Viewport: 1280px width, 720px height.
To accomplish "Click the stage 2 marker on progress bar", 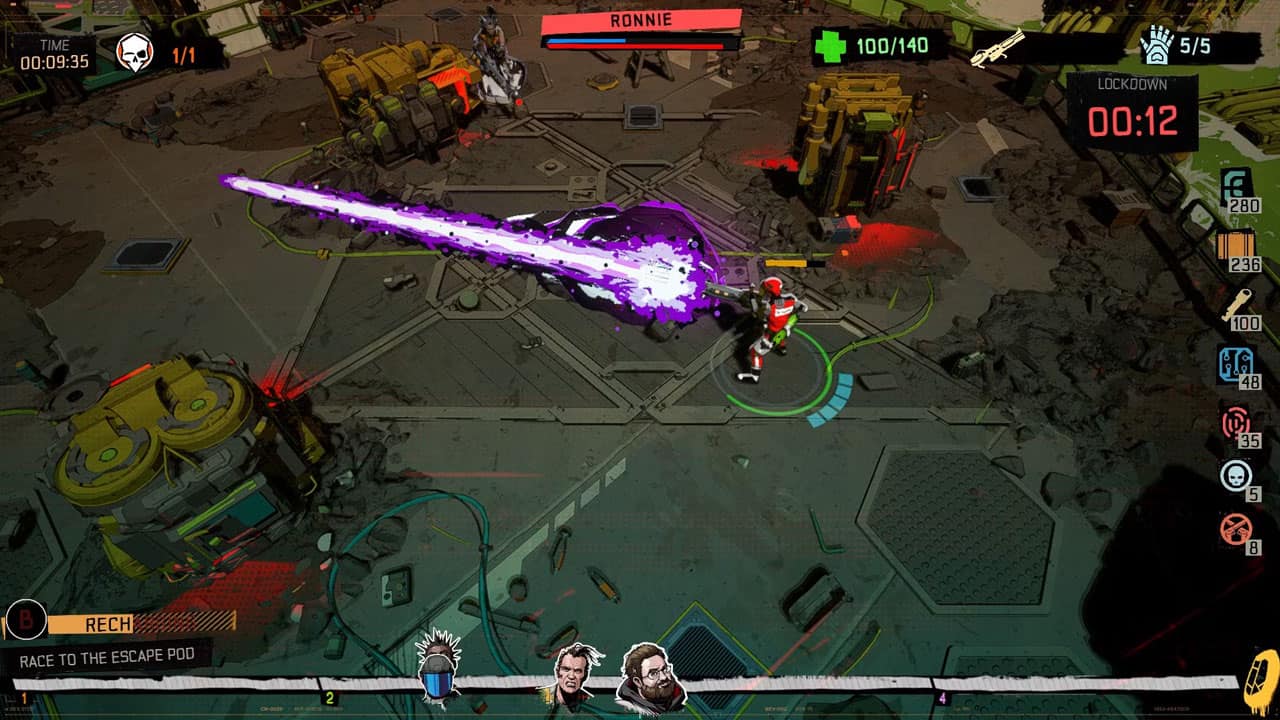I will (x=329, y=698).
